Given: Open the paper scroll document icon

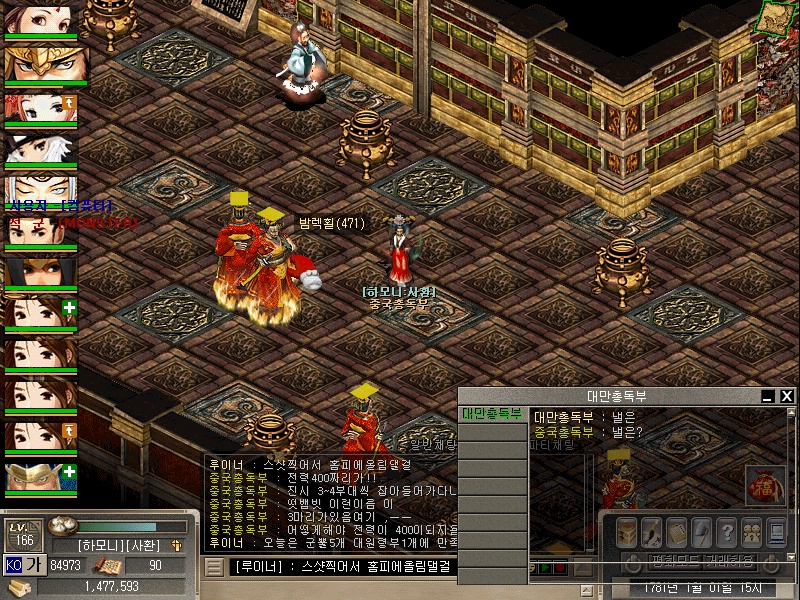Looking at the screenshot, I should (x=676, y=532).
